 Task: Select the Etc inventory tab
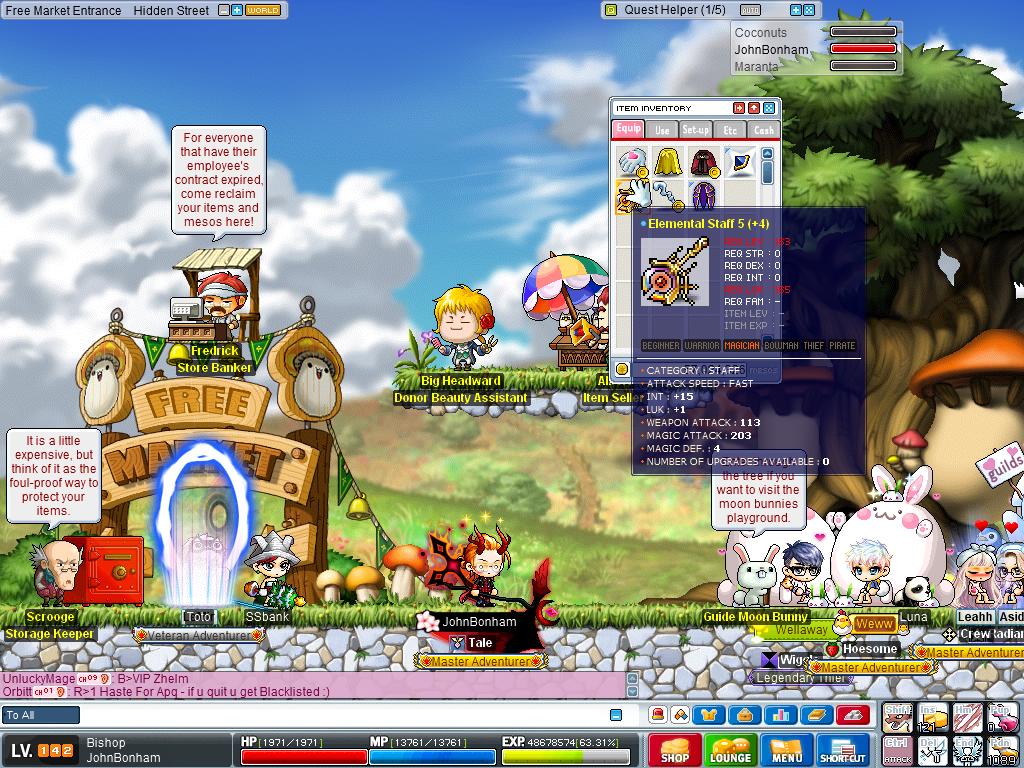pyautogui.click(x=730, y=130)
